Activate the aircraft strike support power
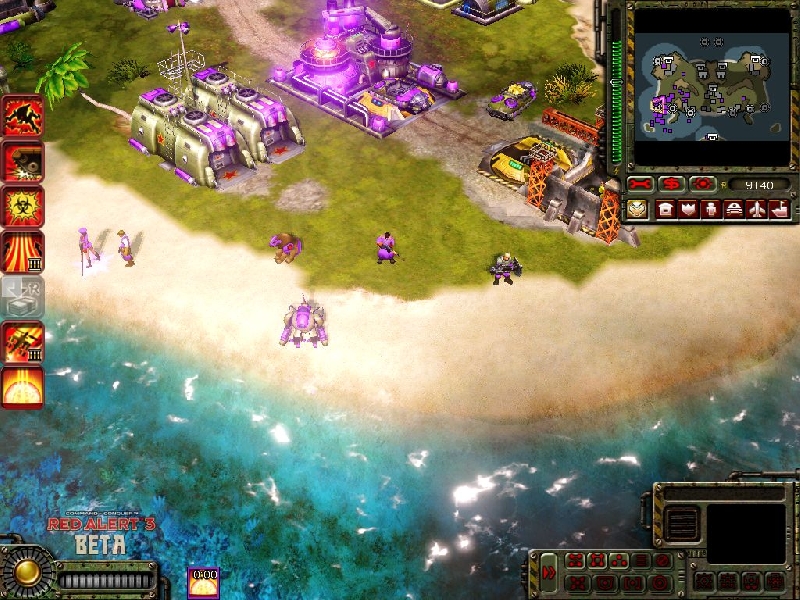The width and height of the screenshot is (800, 600). (x=22, y=342)
